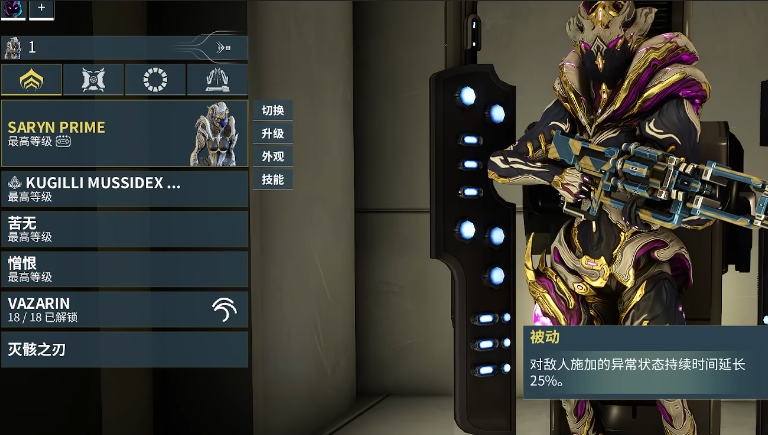Select the Kugilli Mussidex weapon slot
768x435 pixels.
pos(124,188)
